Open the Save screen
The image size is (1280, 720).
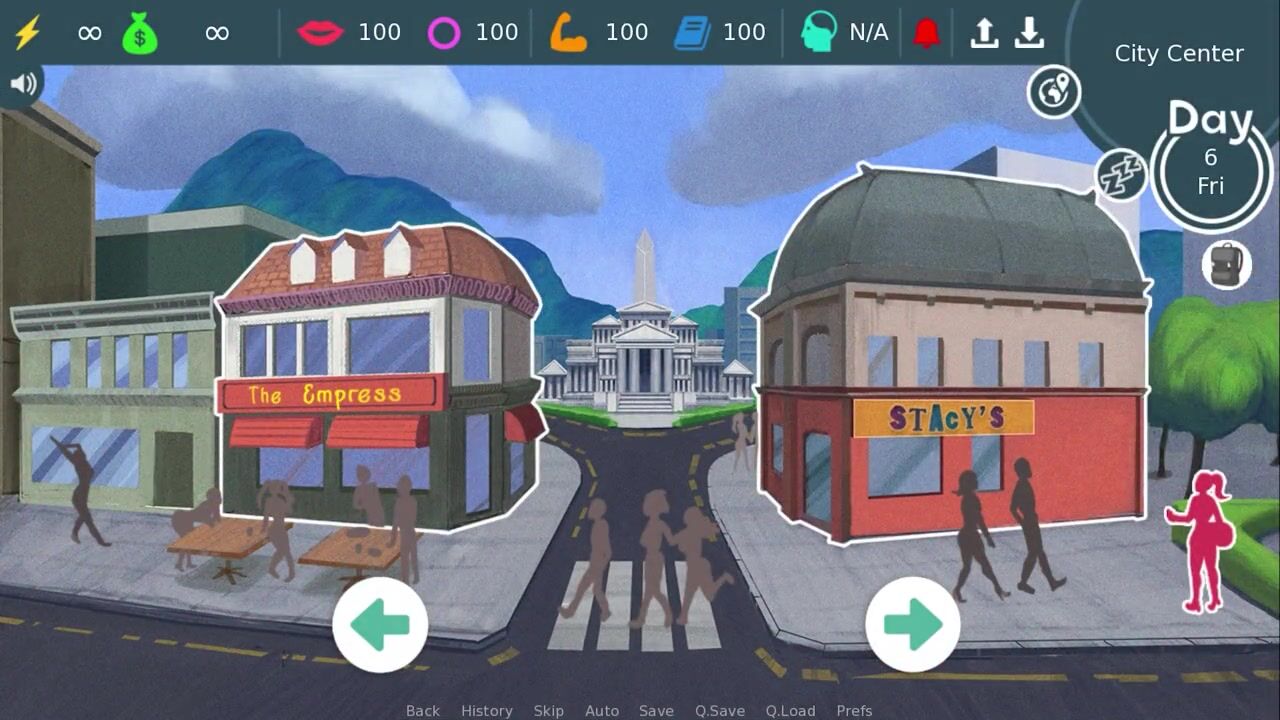click(x=656, y=710)
